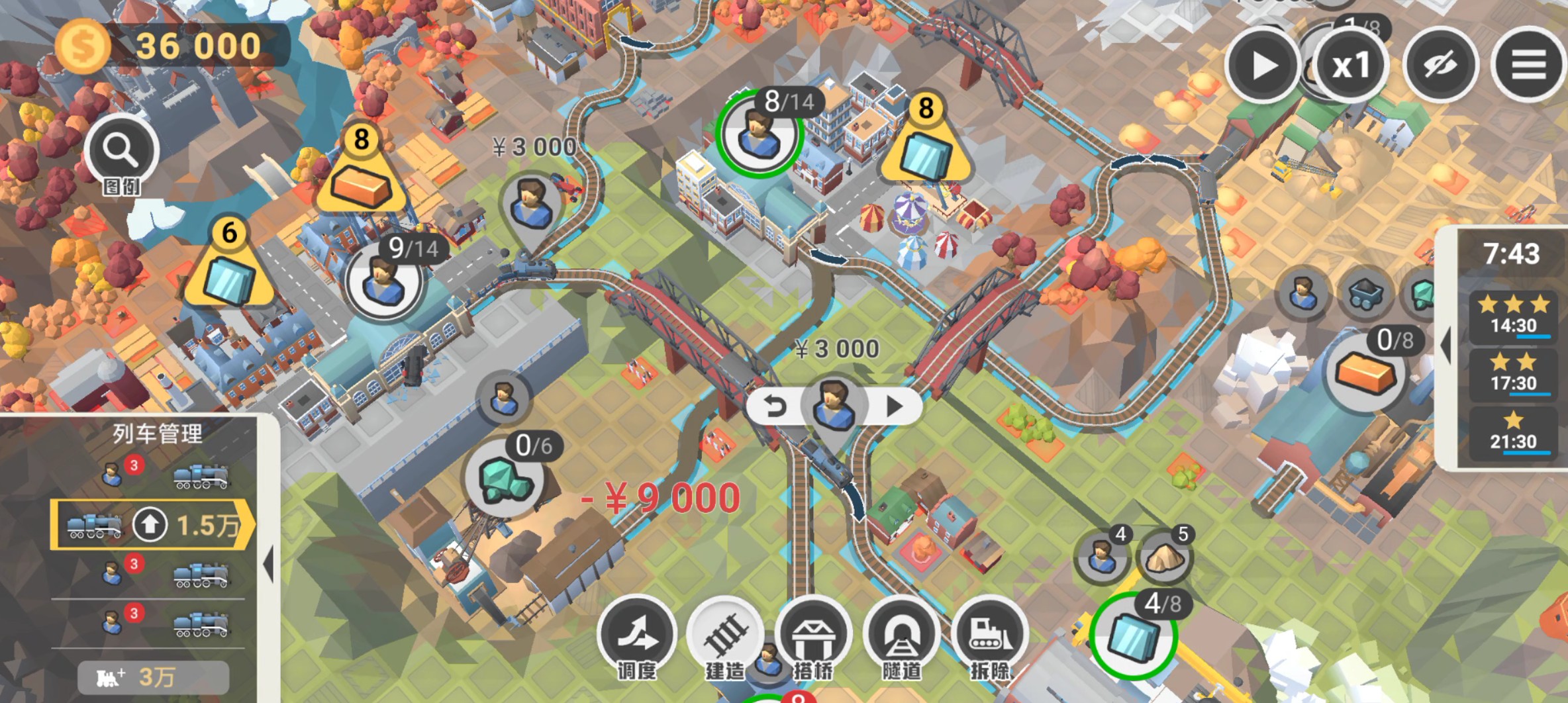Image resolution: width=1568 pixels, height=703 pixels.
Task: Confirm the track with the small play arrow
Action: coord(894,406)
